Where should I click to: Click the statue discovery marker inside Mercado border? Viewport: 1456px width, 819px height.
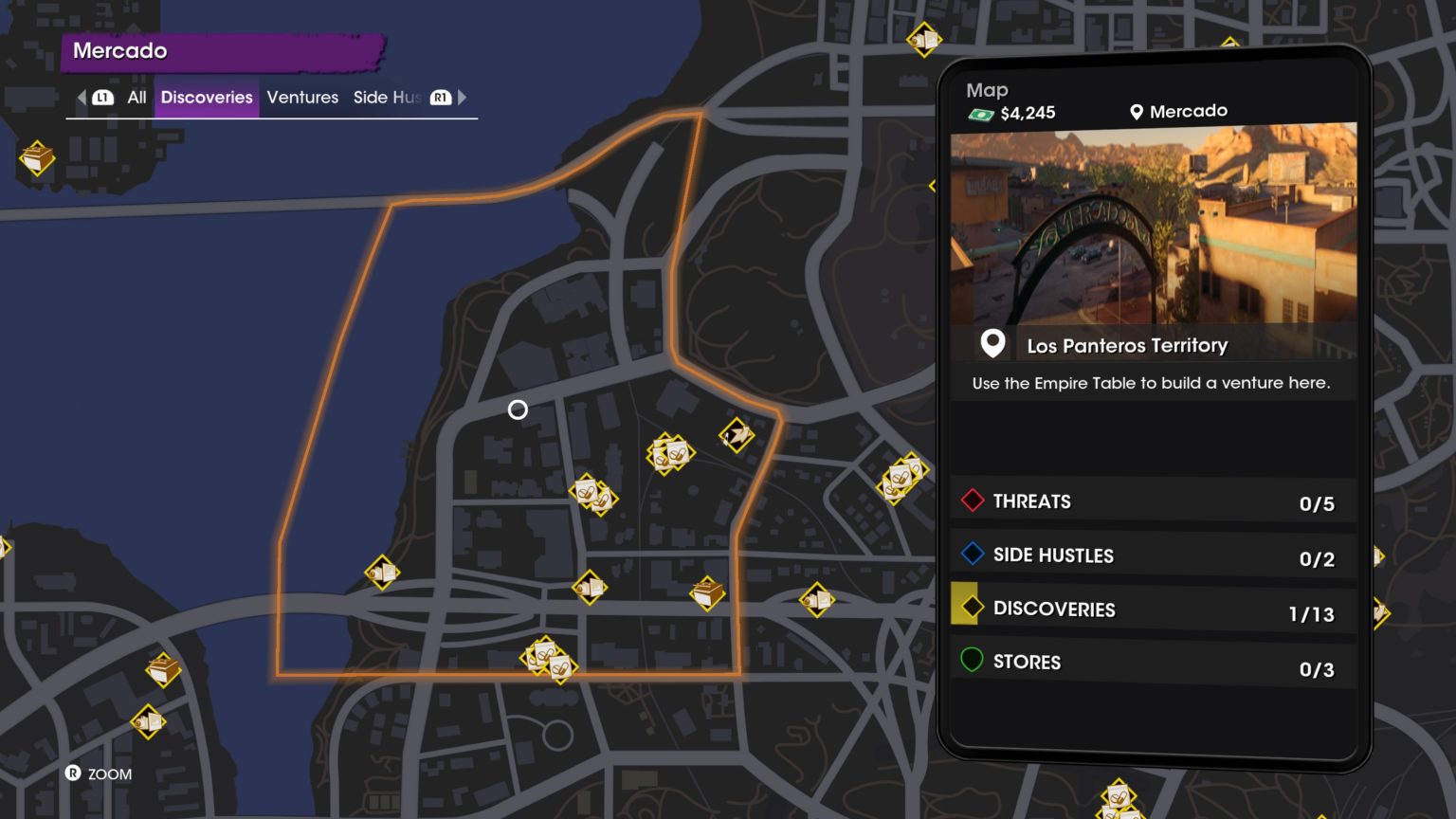click(736, 437)
